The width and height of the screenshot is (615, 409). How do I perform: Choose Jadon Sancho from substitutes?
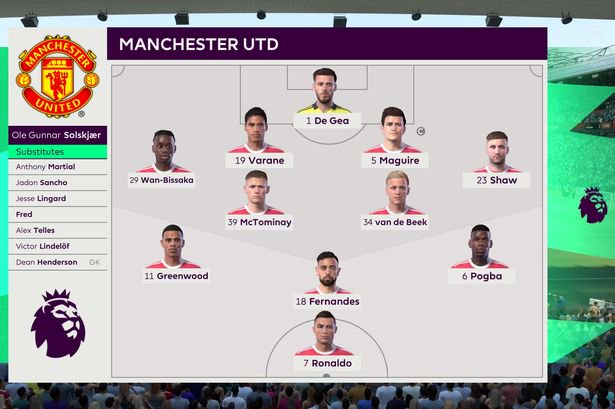pyautogui.click(x=58, y=183)
